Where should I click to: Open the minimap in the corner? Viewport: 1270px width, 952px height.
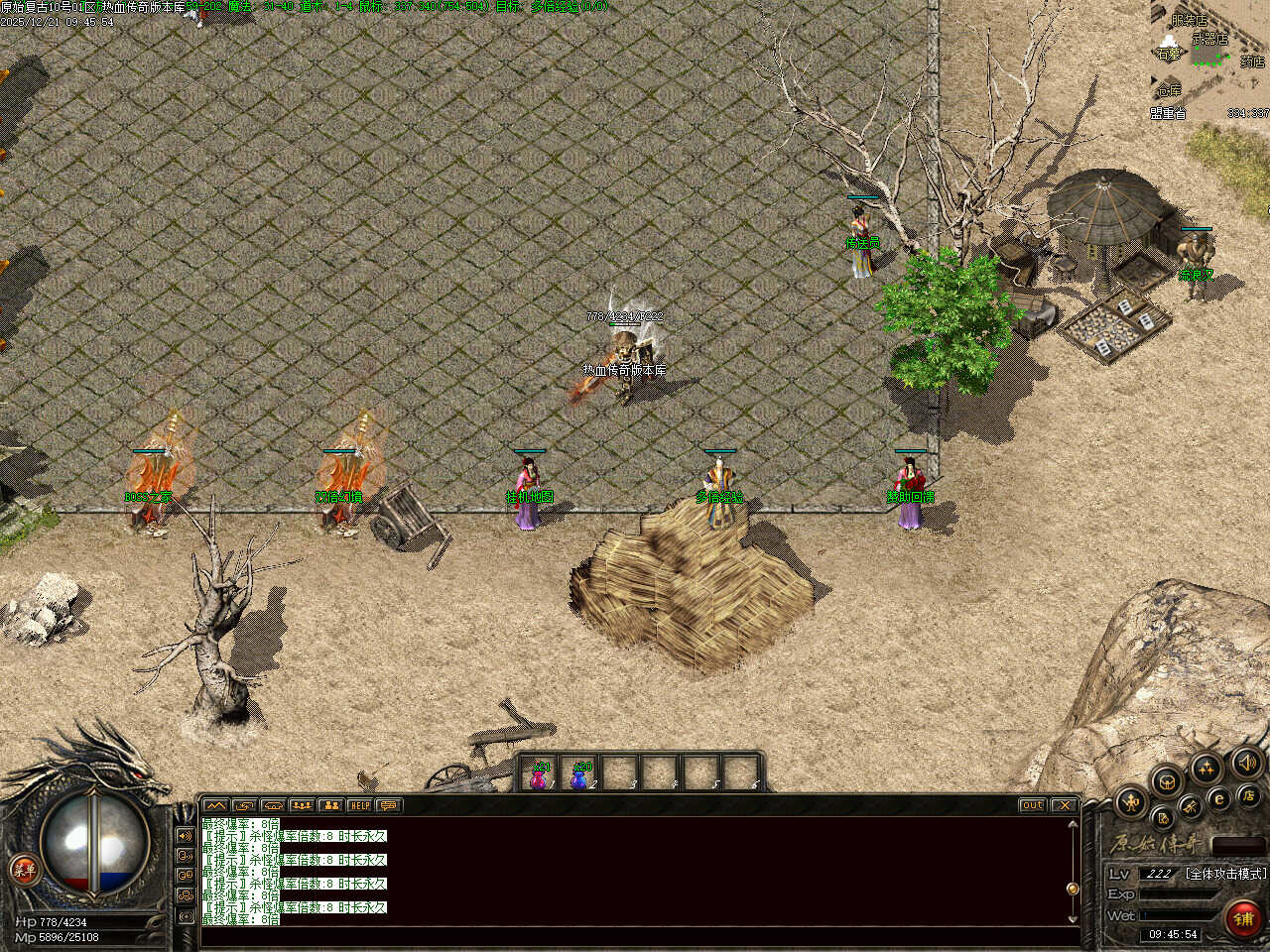(1208, 59)
